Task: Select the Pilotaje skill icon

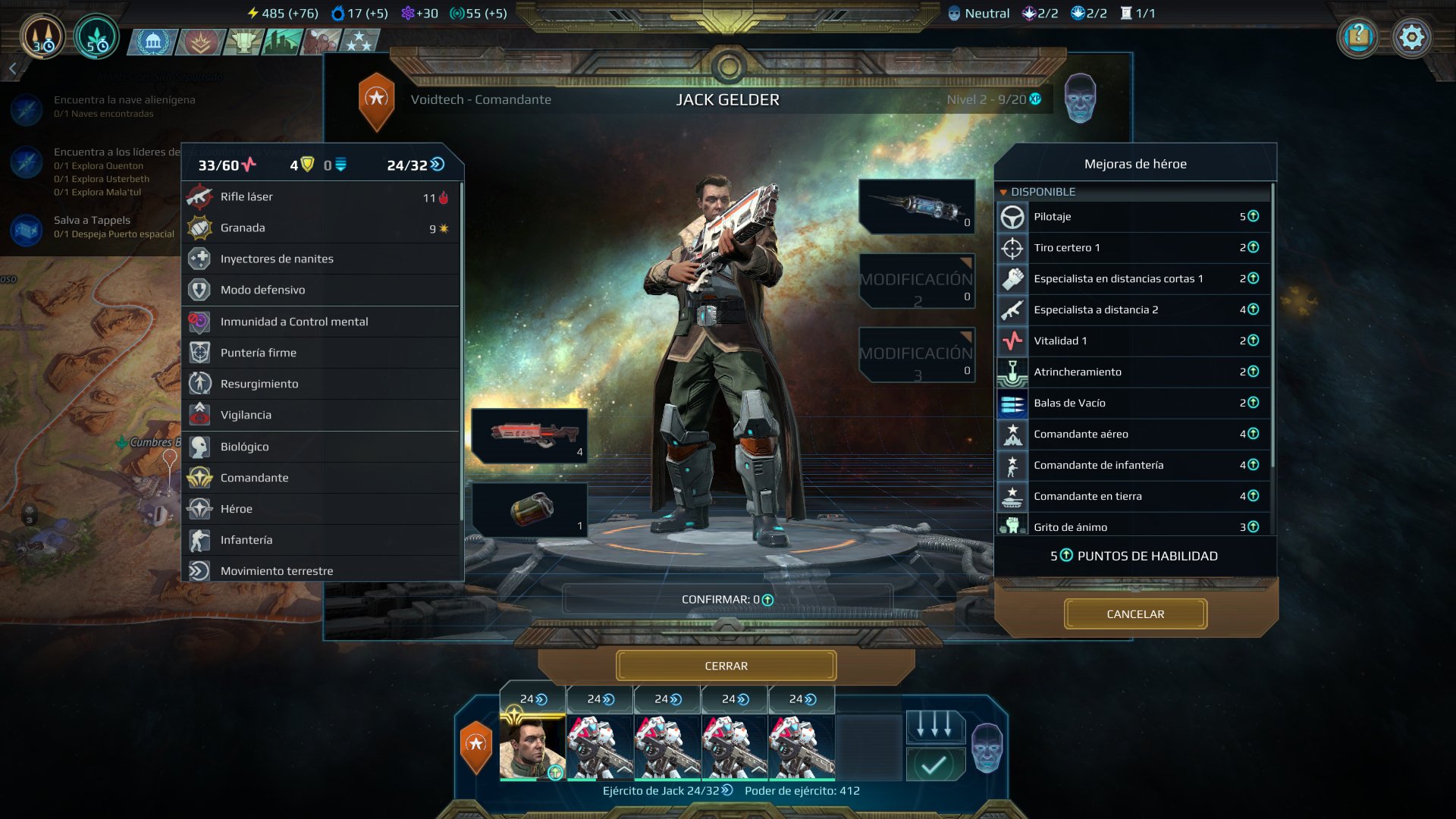Action: [1012, 217]
